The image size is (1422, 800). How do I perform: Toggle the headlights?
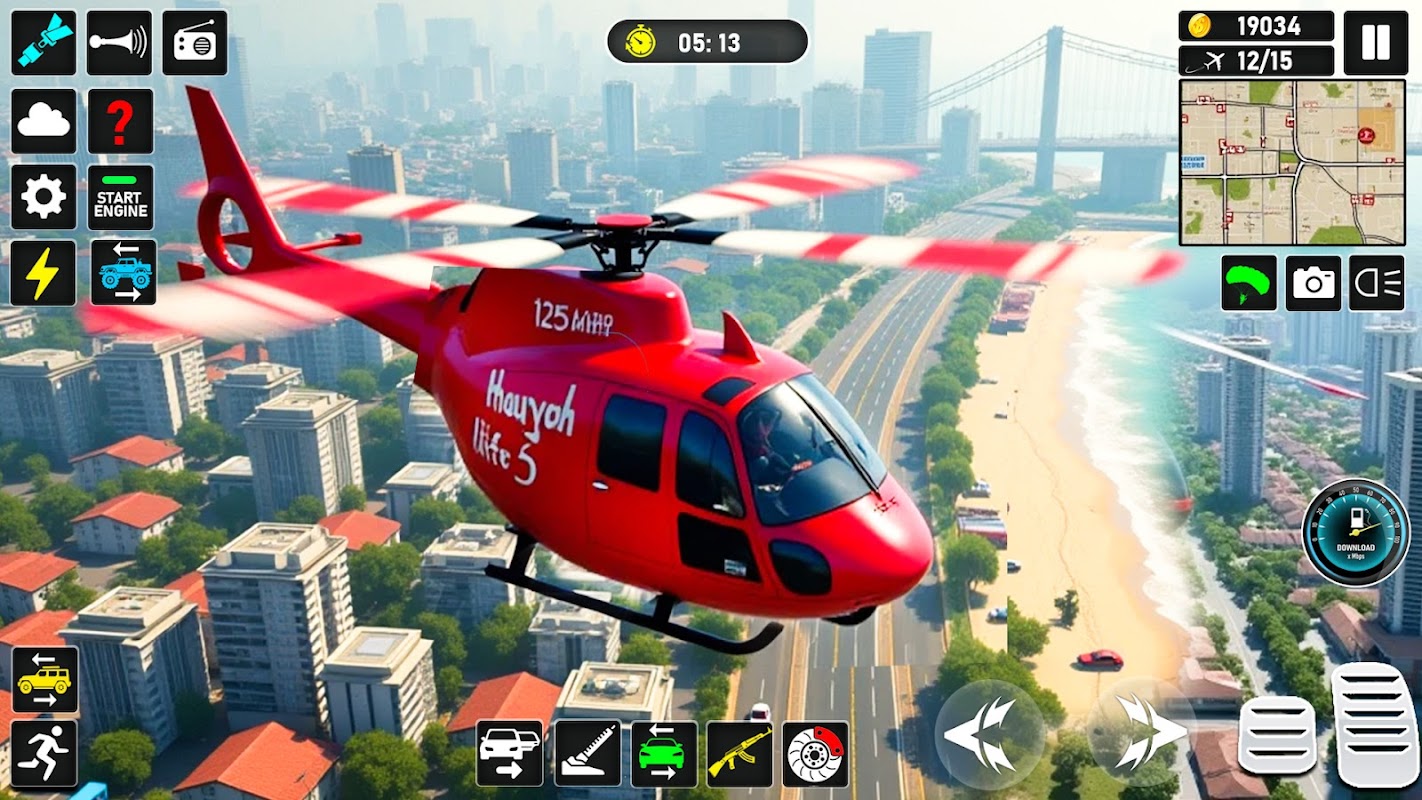tap(1376, 283)
